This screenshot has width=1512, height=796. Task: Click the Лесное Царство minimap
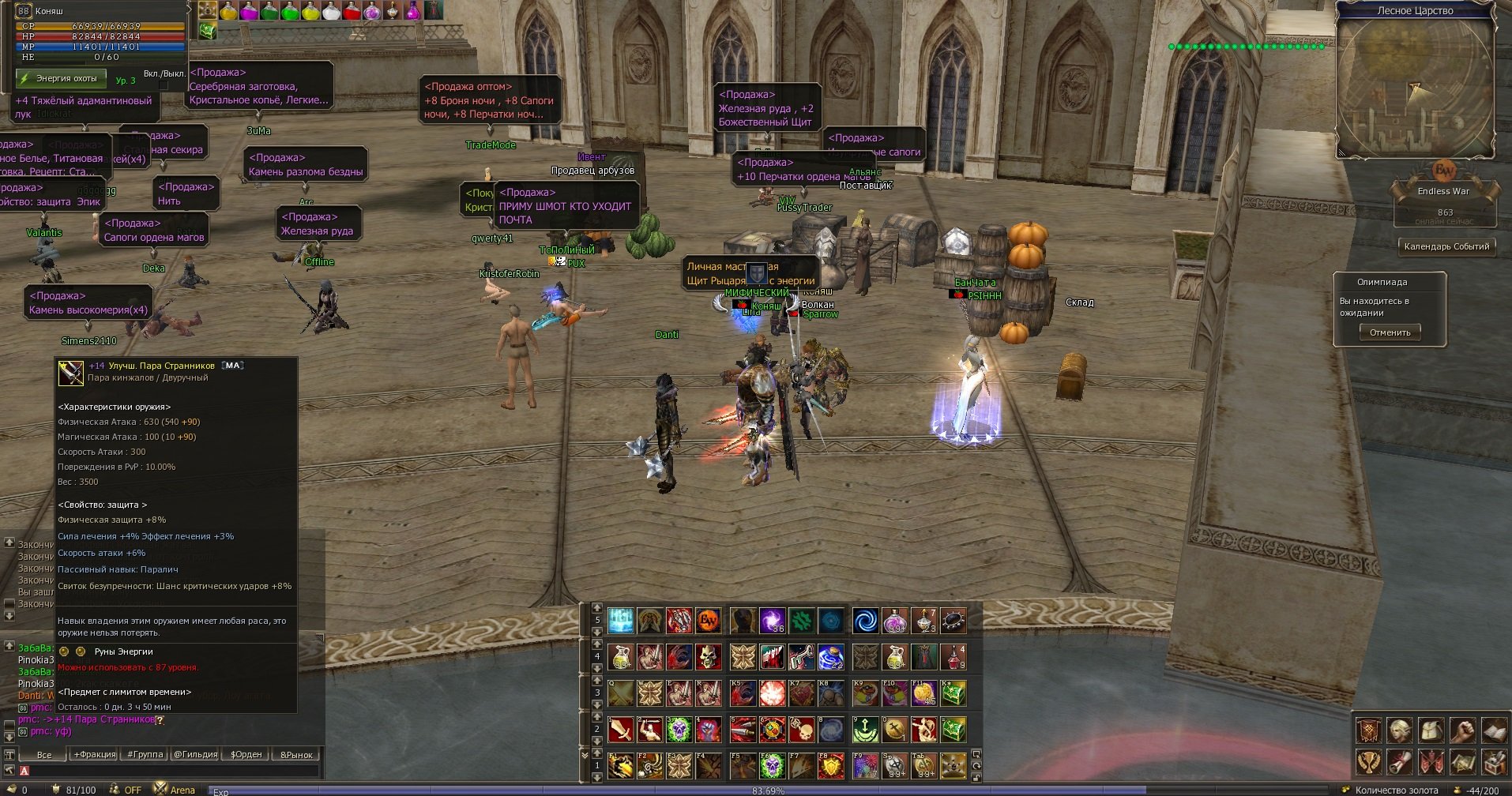pyautogui.click(x=1414, y=88)
